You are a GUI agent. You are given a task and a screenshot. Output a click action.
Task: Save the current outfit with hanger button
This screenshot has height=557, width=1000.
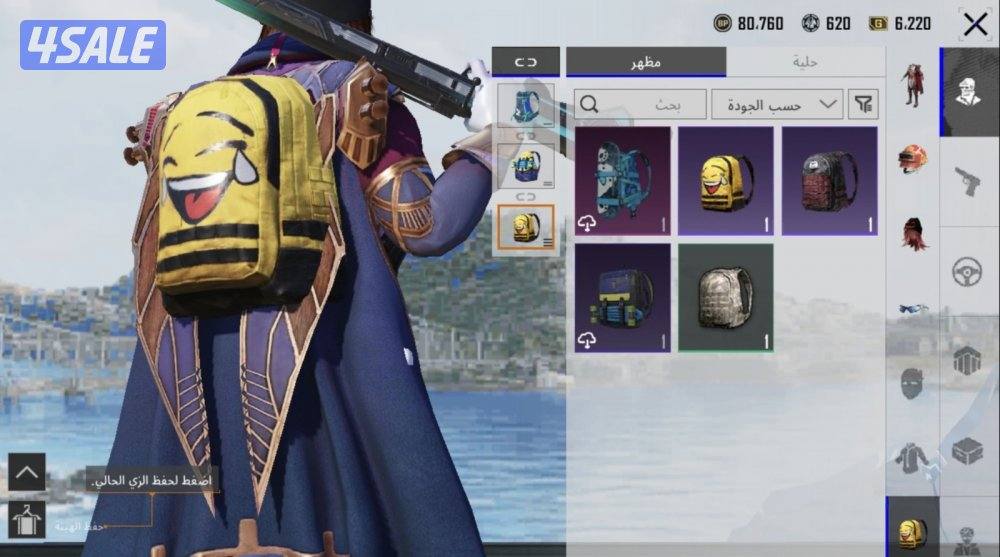[x=27, y=521]
